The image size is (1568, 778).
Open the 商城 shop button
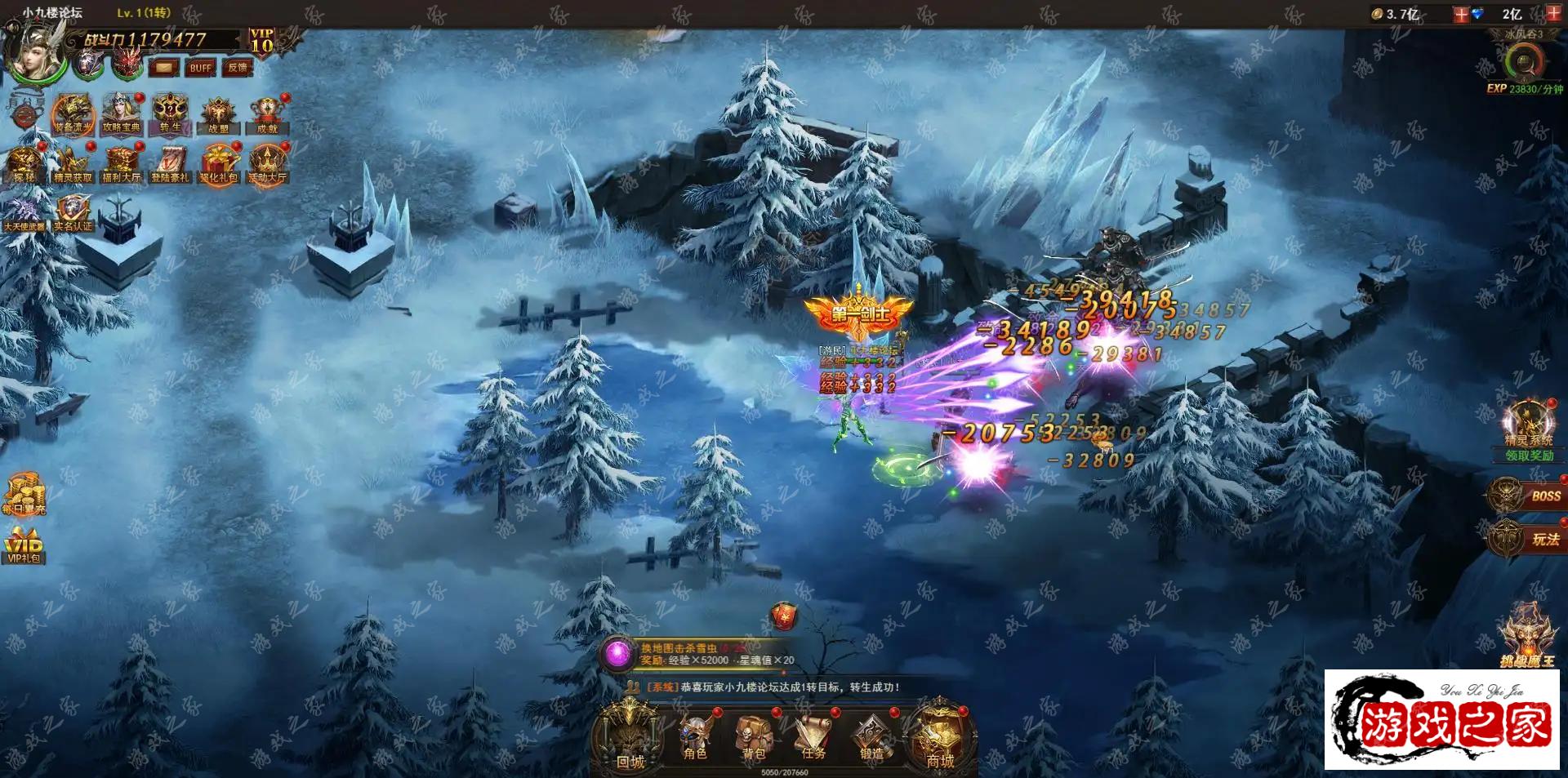(940, 739)
